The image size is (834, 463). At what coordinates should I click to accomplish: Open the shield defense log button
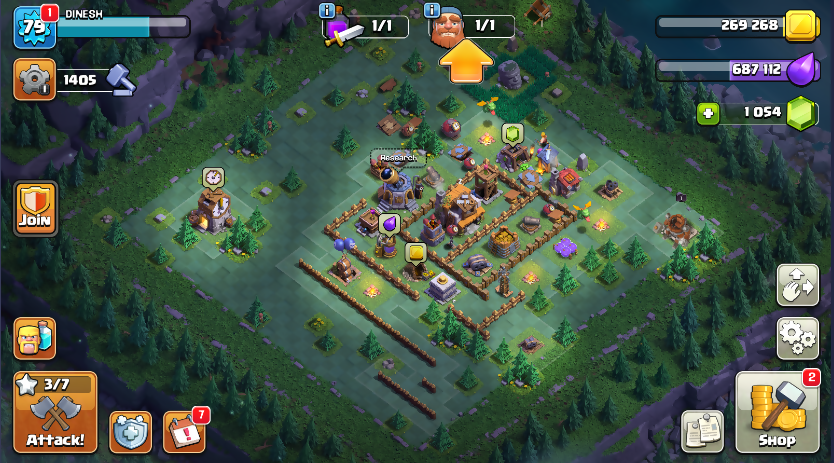130,432
